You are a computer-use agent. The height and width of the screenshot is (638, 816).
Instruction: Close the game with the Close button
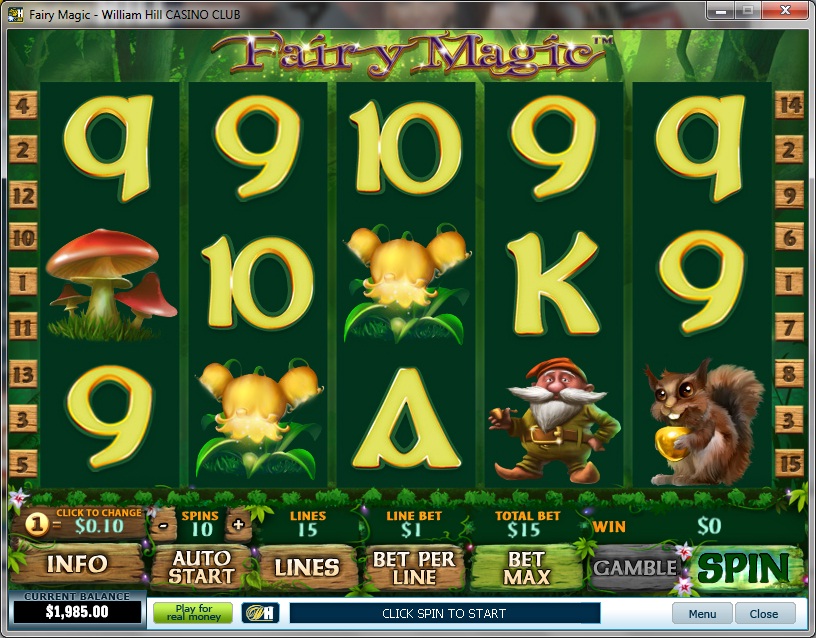[x=764, y=614]
